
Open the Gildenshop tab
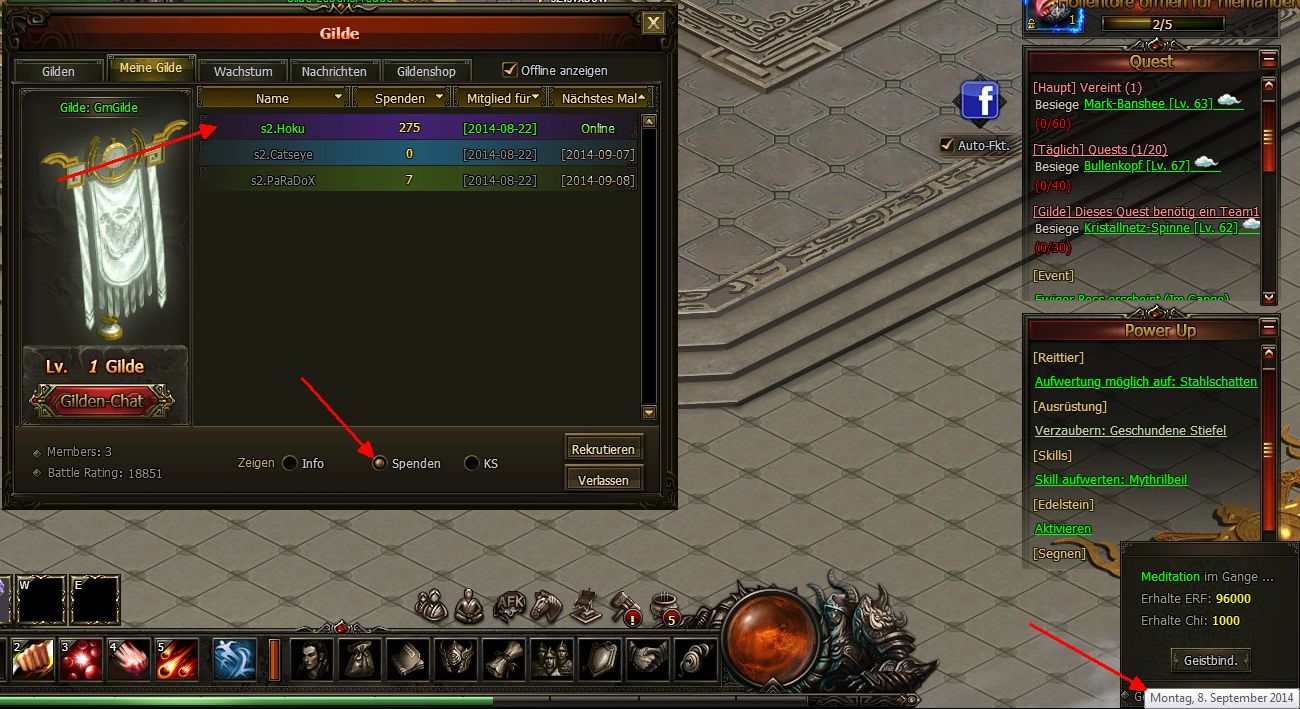pyautogui.click(x=426, y=72)
